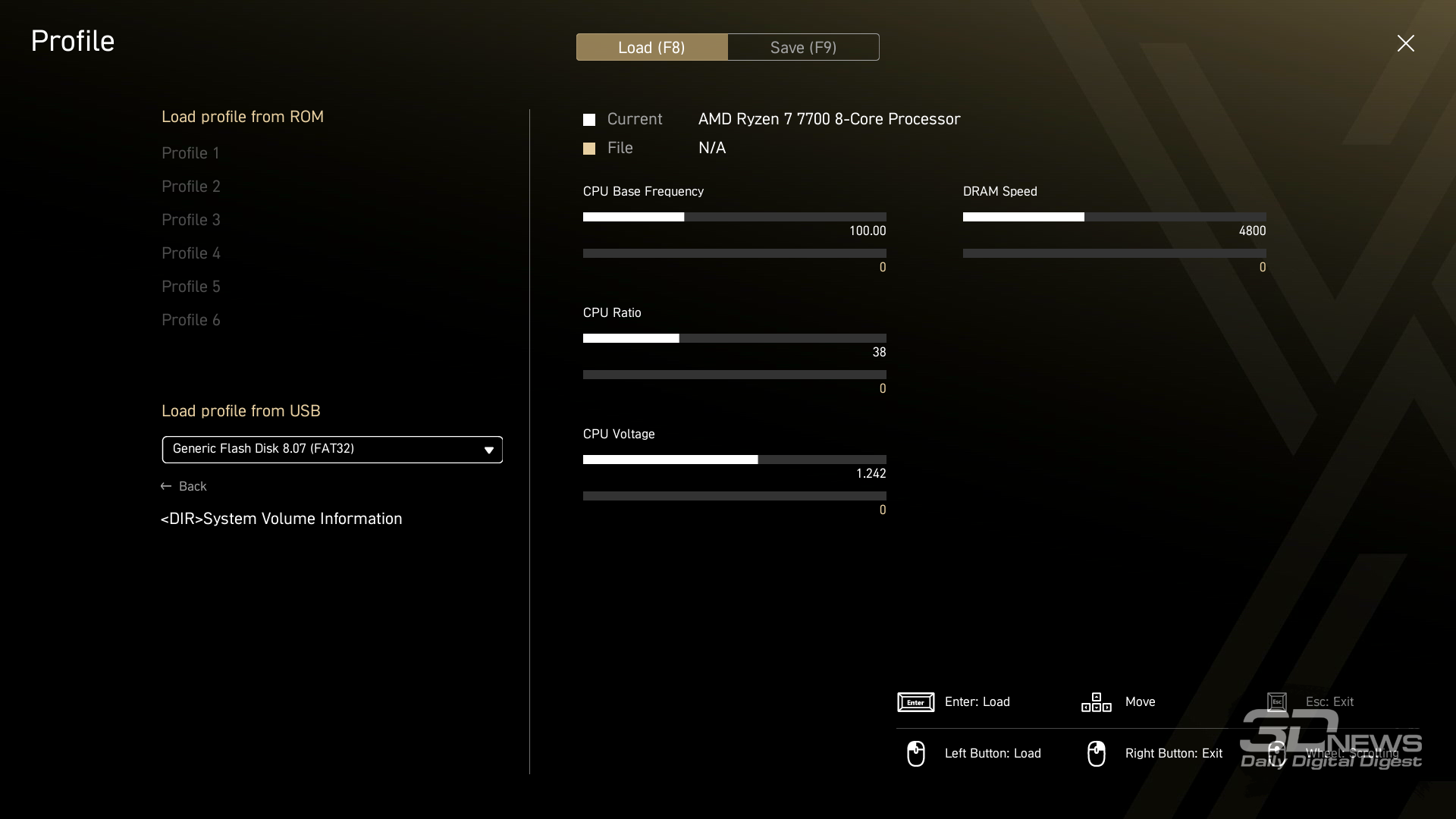Pick Profile 4 from the ROM list
Screen dimensions: 1456x819
(190, 253)
